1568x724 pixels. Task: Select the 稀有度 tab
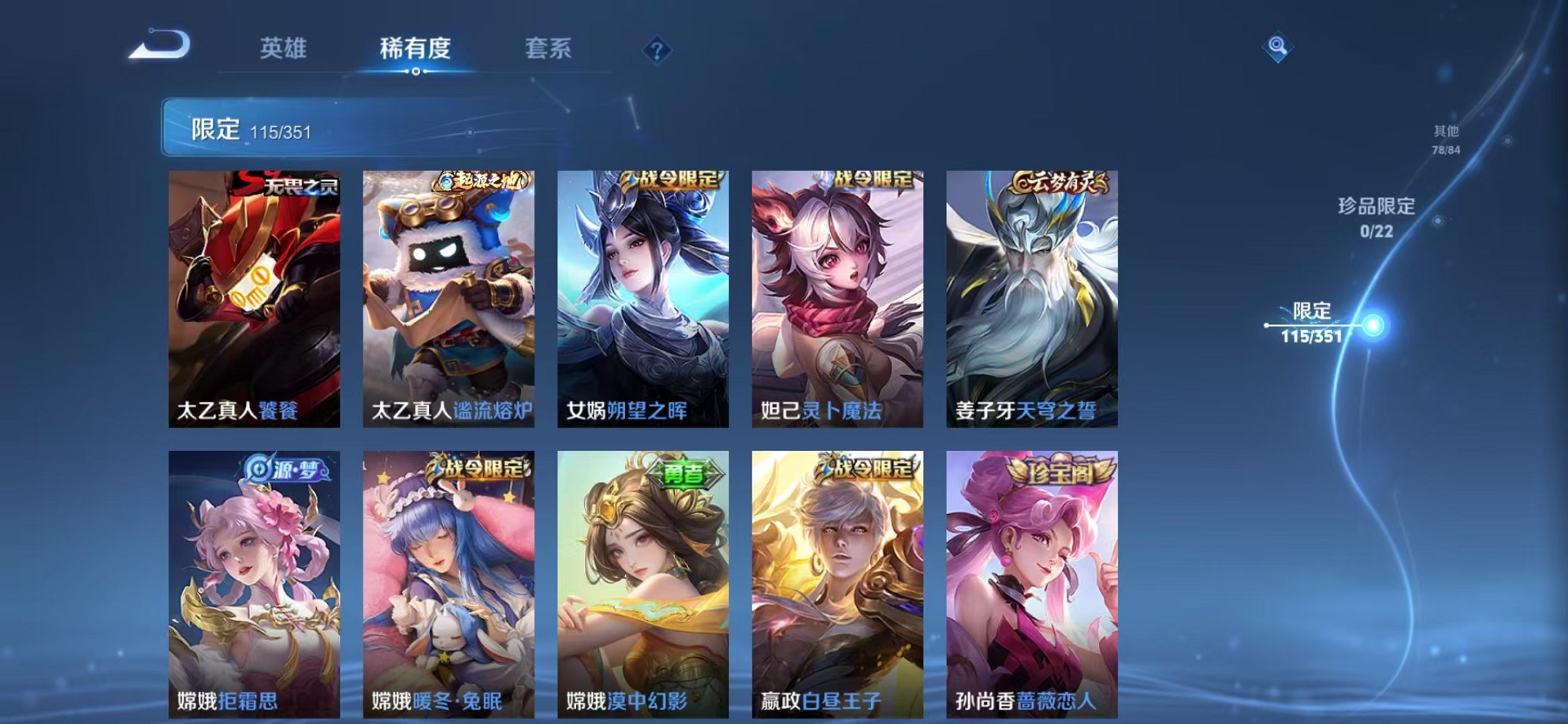coord(417,49)
